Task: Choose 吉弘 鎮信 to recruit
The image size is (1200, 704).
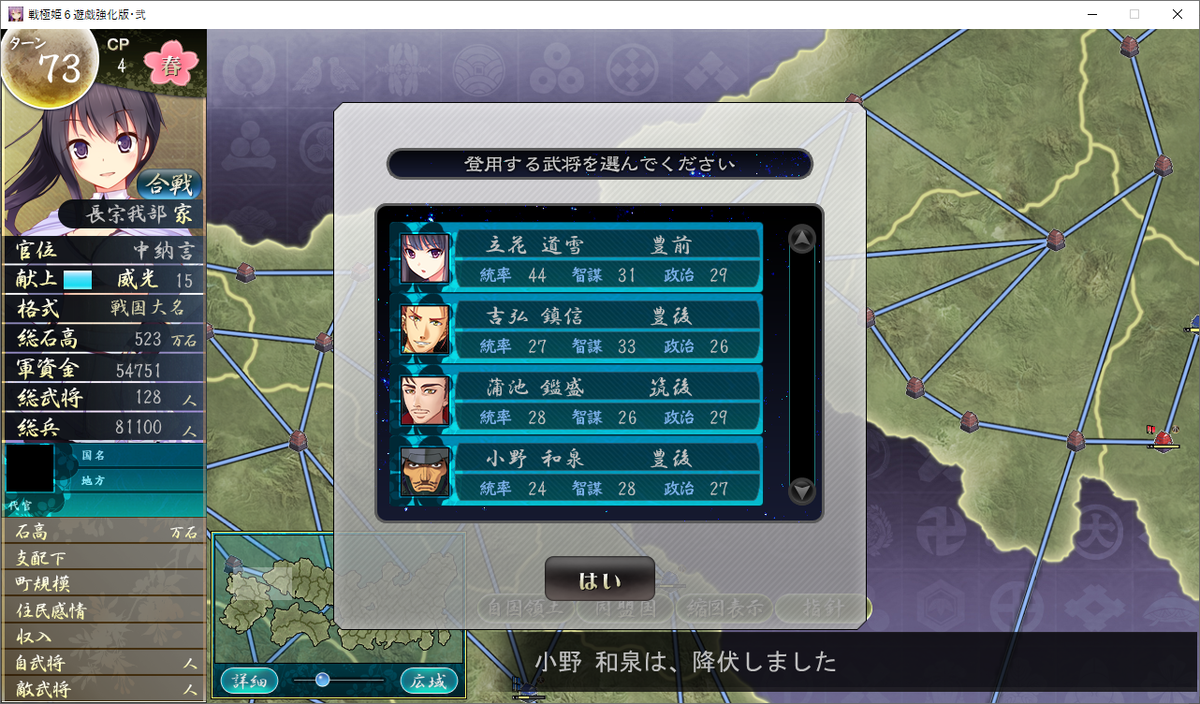Action: pyautogui.click(x=580, y=330)
